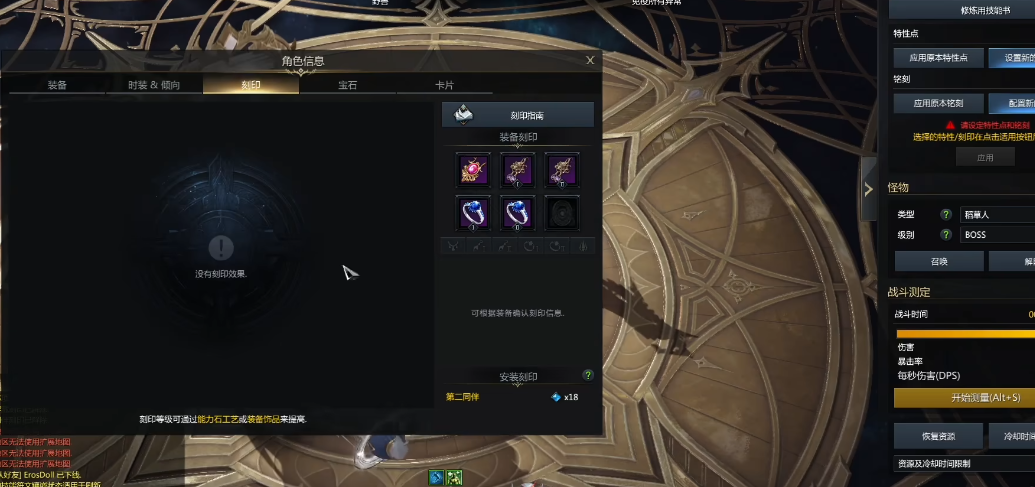Select the pink gem necklace engraving slot
This screenshot has height=487, width=1035.
click(473, 170)
